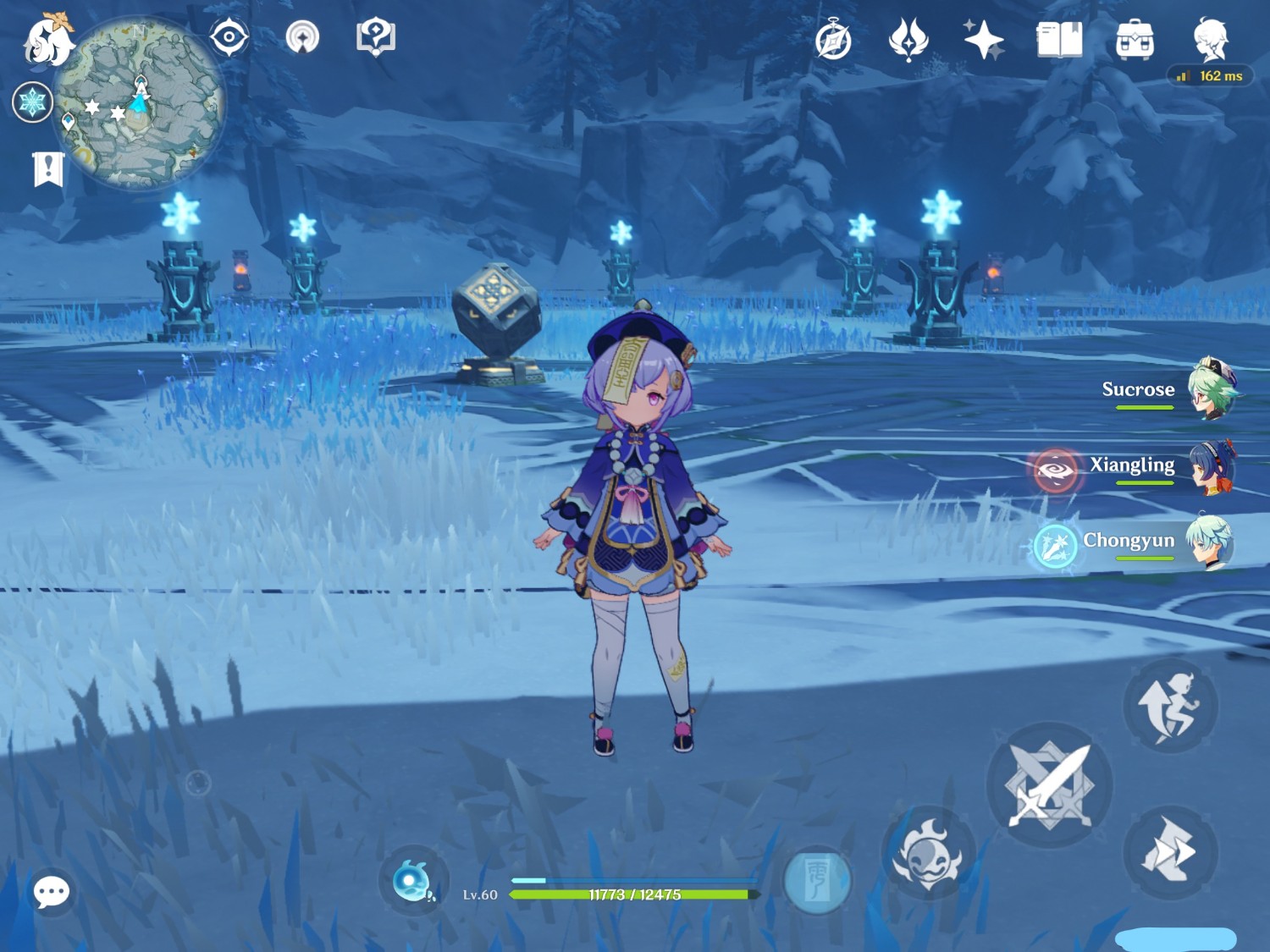Tap the Jump button

pos(1170,706)
